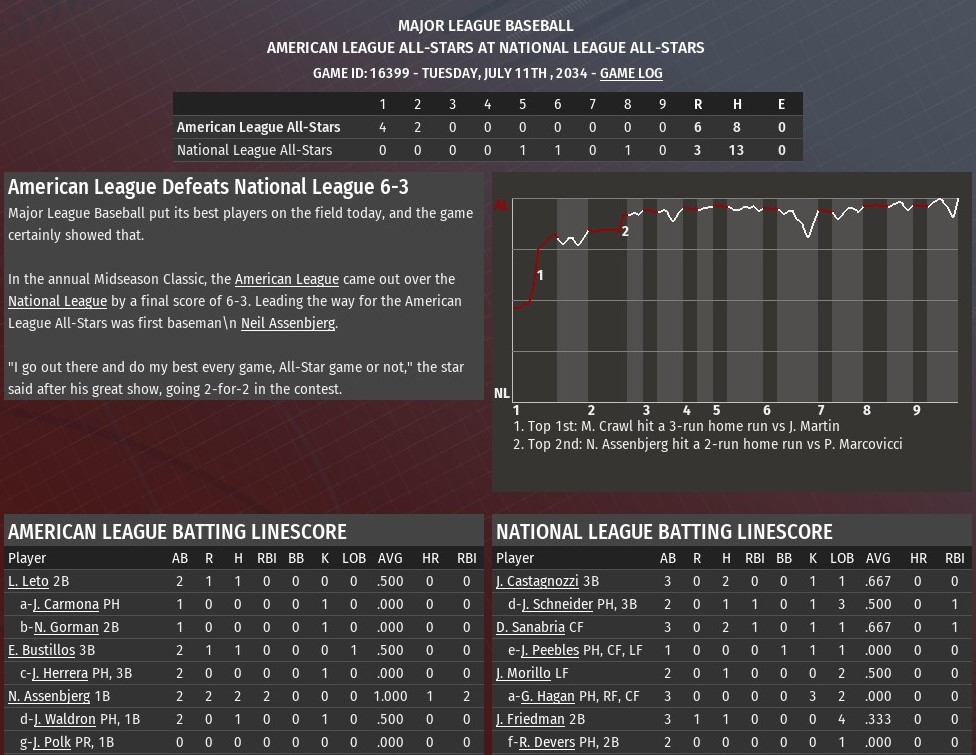Open J. Herrera's player page

pos(60,673)
